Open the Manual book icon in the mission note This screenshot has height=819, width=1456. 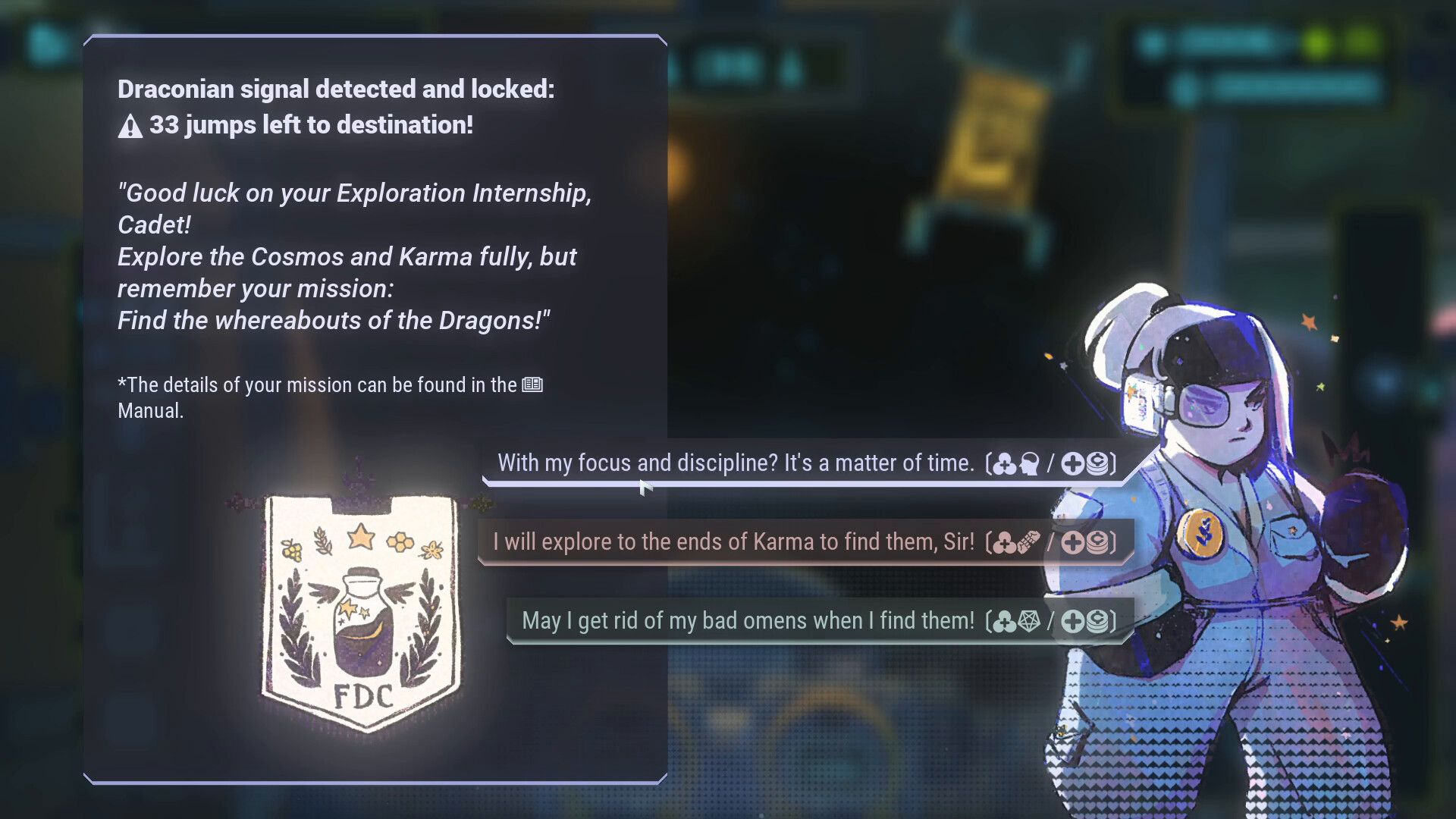[x=532, y=384]
